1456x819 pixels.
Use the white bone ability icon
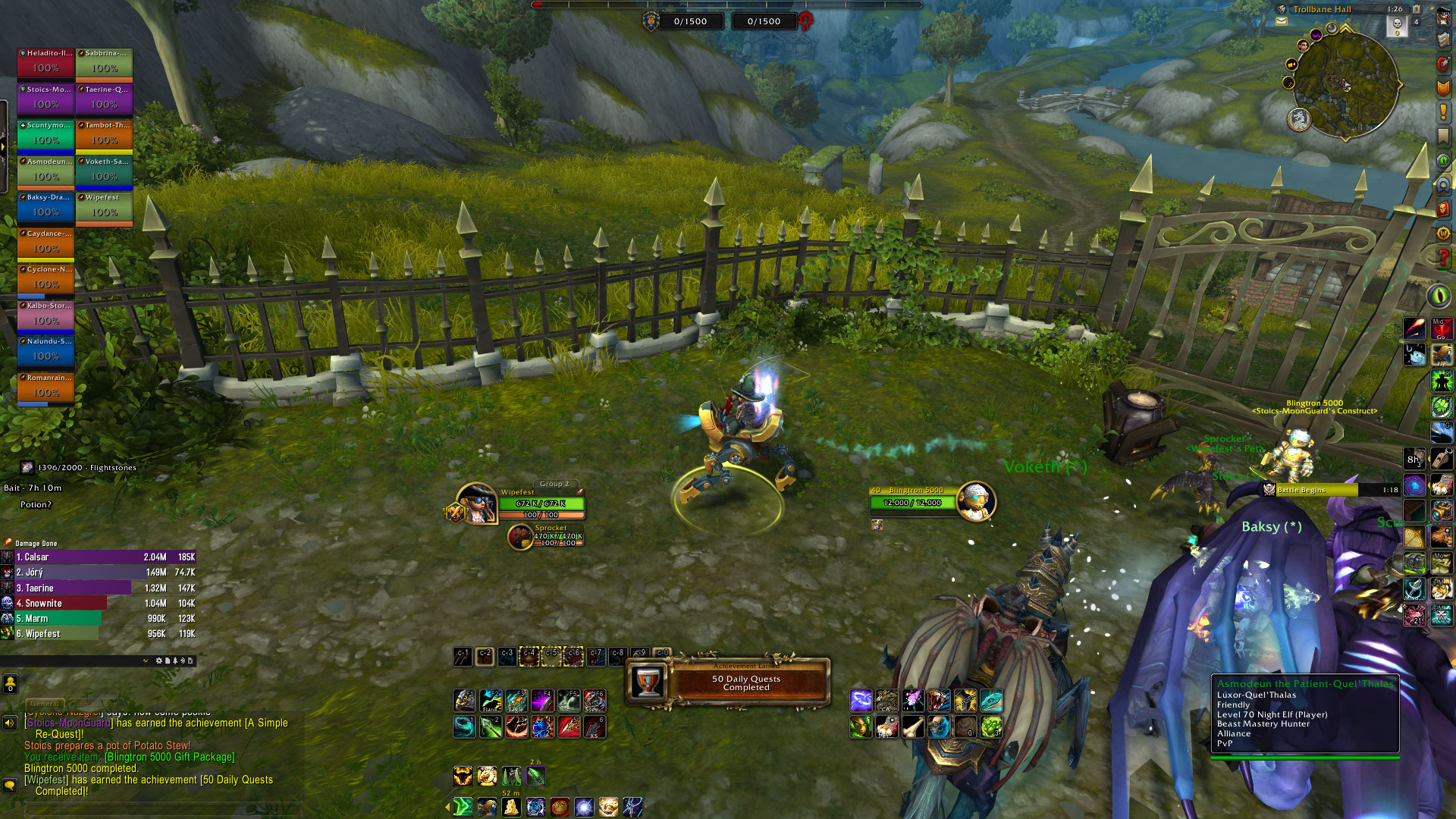912,727
